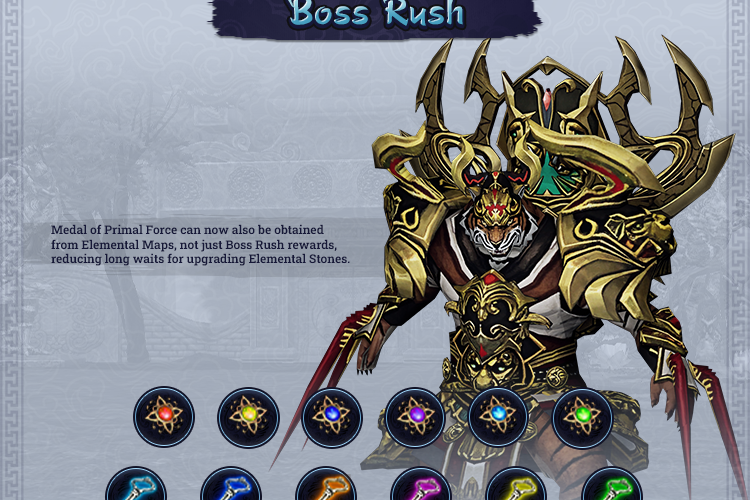Choose the green-gem medal icon

582,417
